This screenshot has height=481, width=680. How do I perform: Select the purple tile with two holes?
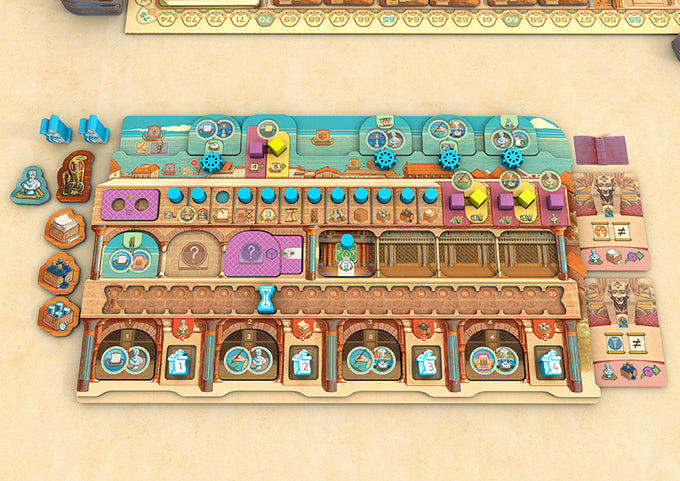130,205
